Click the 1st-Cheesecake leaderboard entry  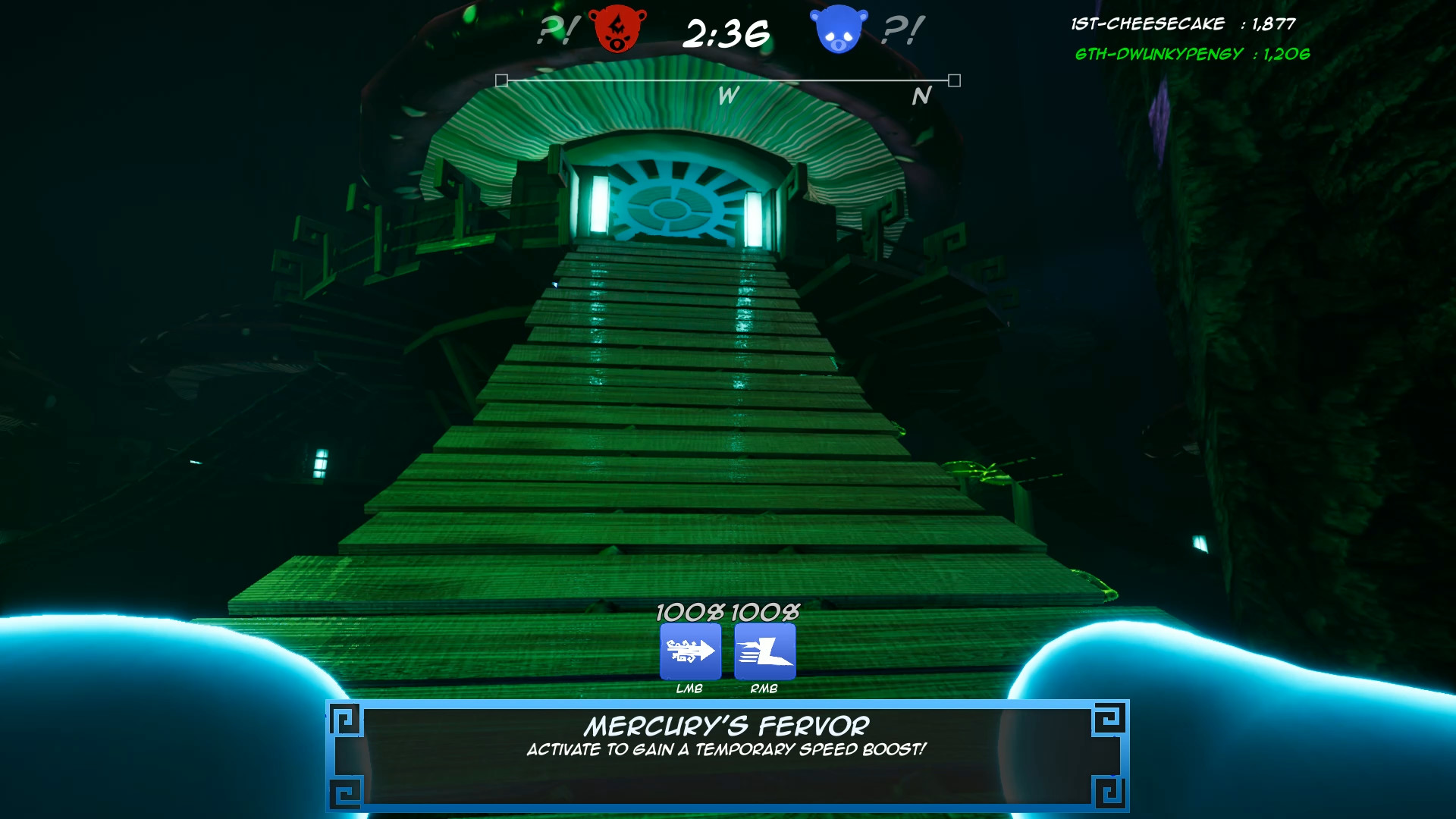[x=1183, y=24]
